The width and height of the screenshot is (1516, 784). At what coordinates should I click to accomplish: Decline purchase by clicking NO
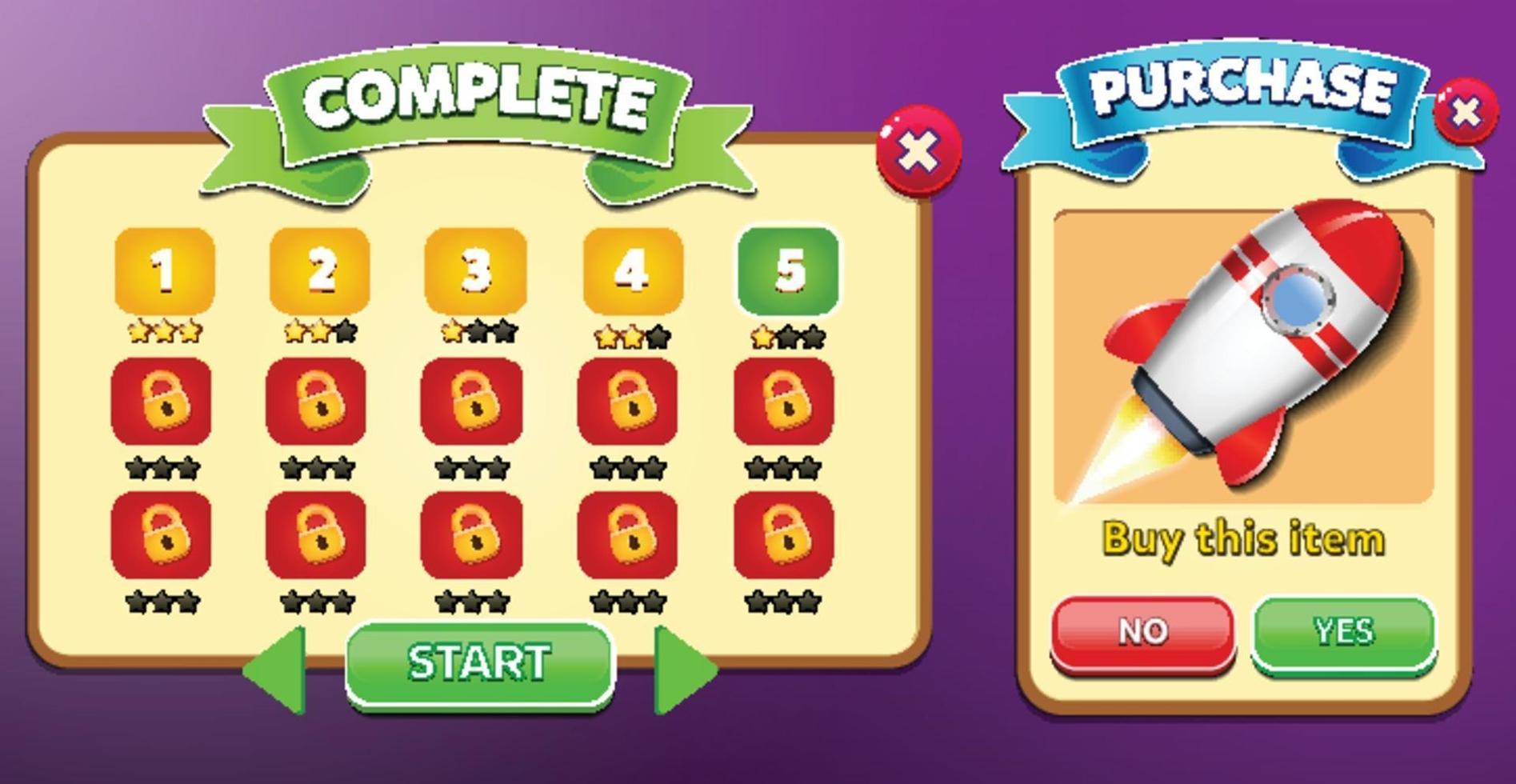click(x=1144, y=632)
